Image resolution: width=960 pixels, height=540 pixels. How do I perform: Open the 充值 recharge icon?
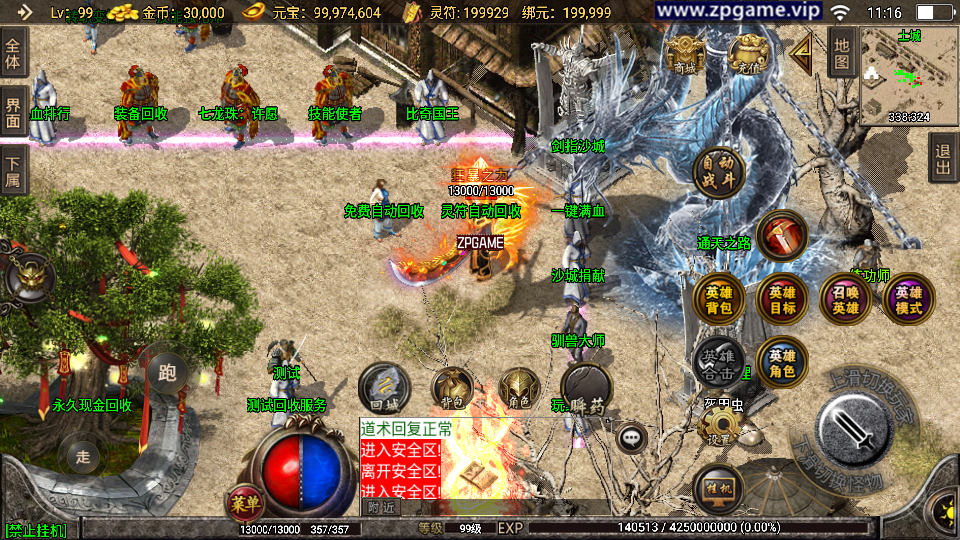(x=746, y=56)
